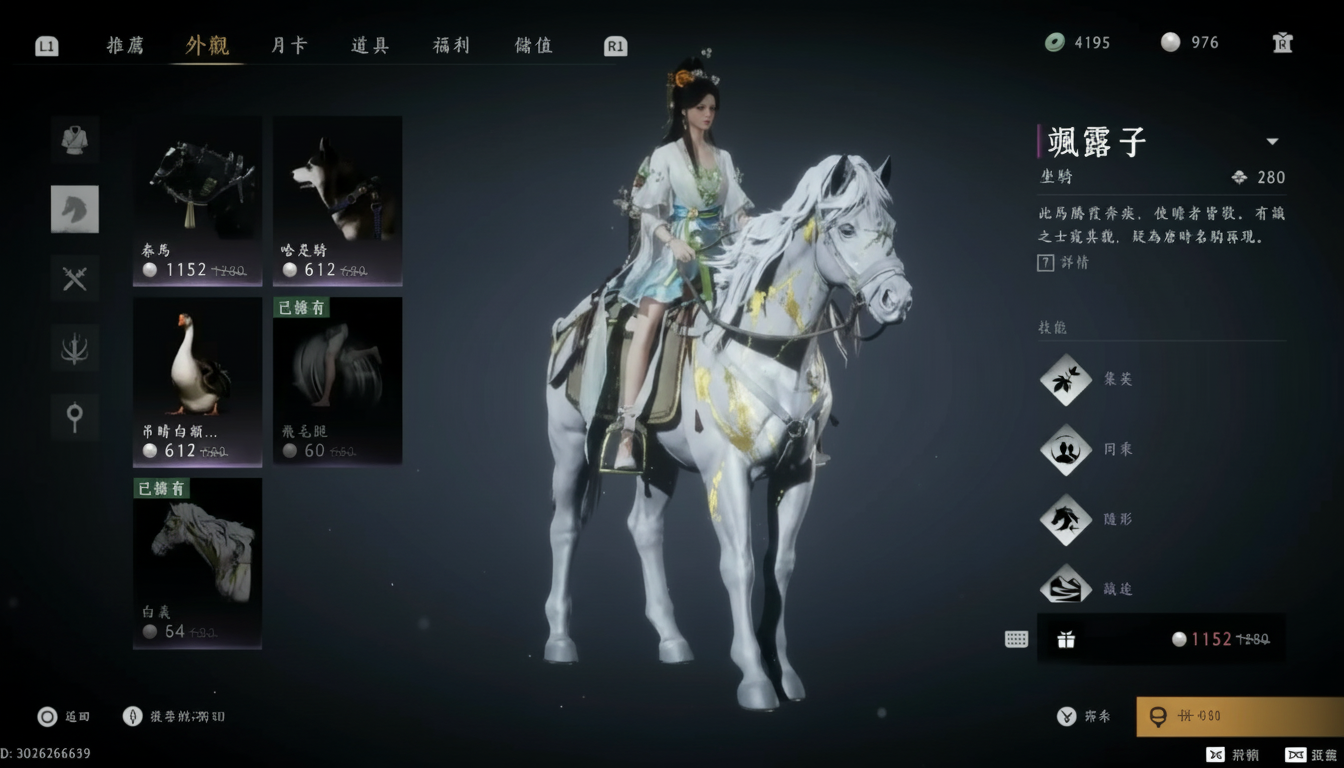Toggle the 已擁有 飛毛腿 item selection
Screen dimensions: 1344x768
337,381
